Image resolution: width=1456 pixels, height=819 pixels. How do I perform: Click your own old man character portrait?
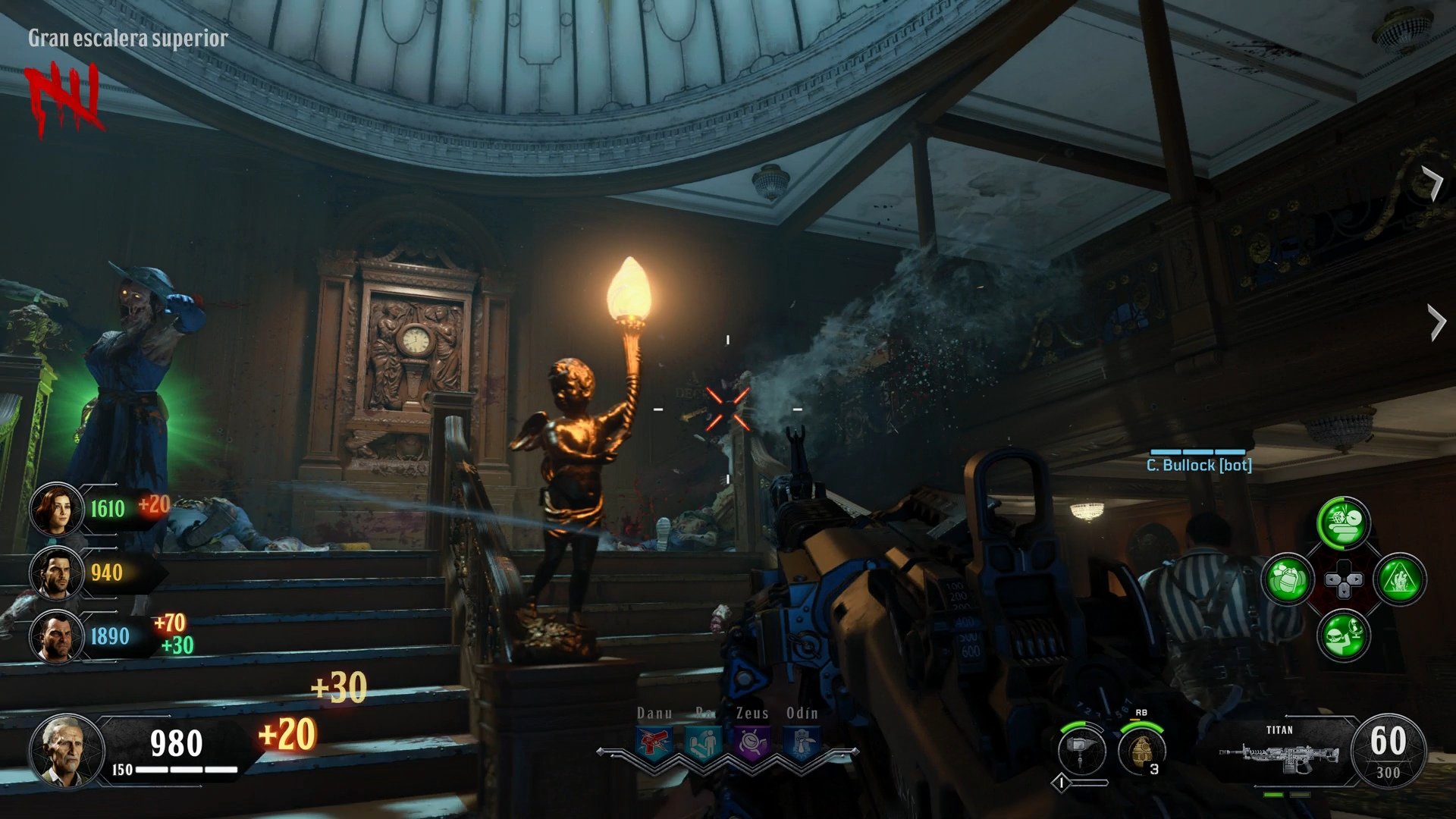[x=67, y=749]
